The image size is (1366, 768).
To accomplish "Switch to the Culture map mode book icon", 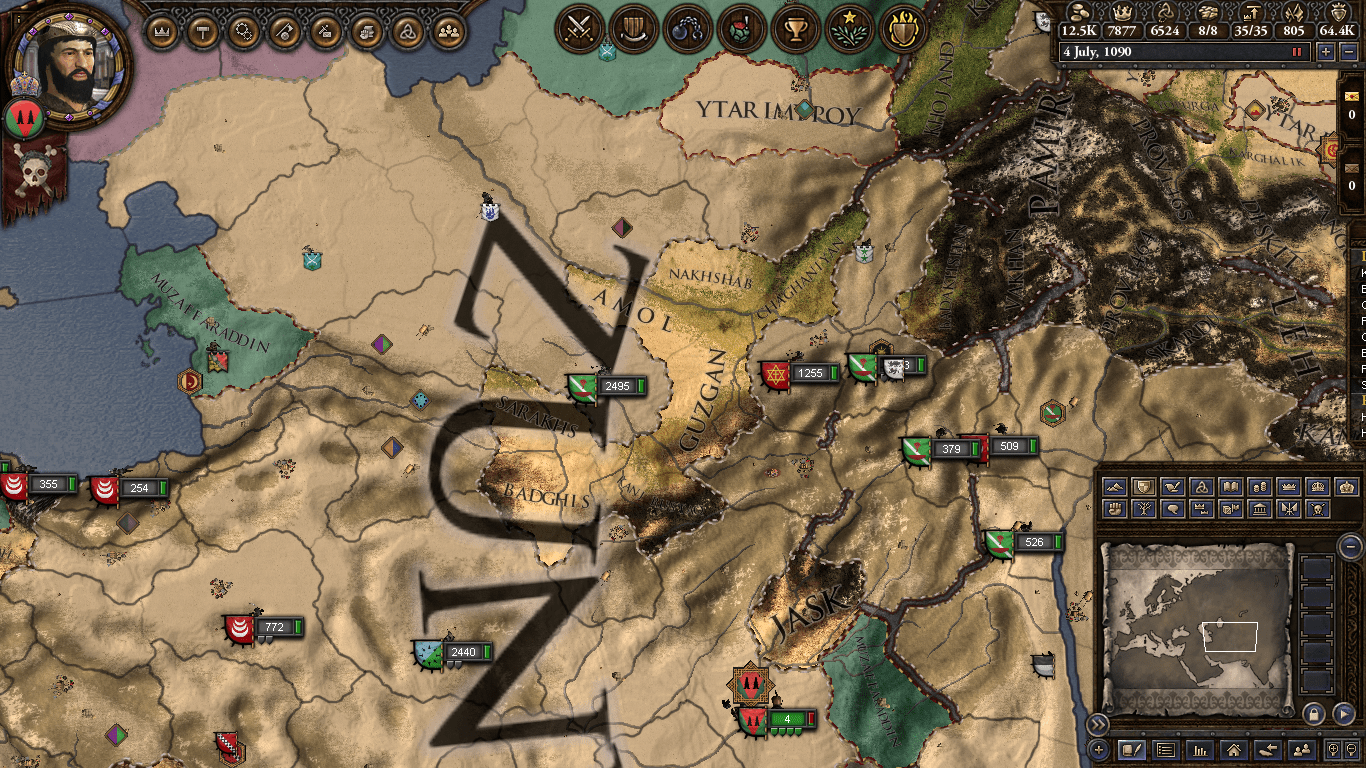I will [x=1230, y=487].
